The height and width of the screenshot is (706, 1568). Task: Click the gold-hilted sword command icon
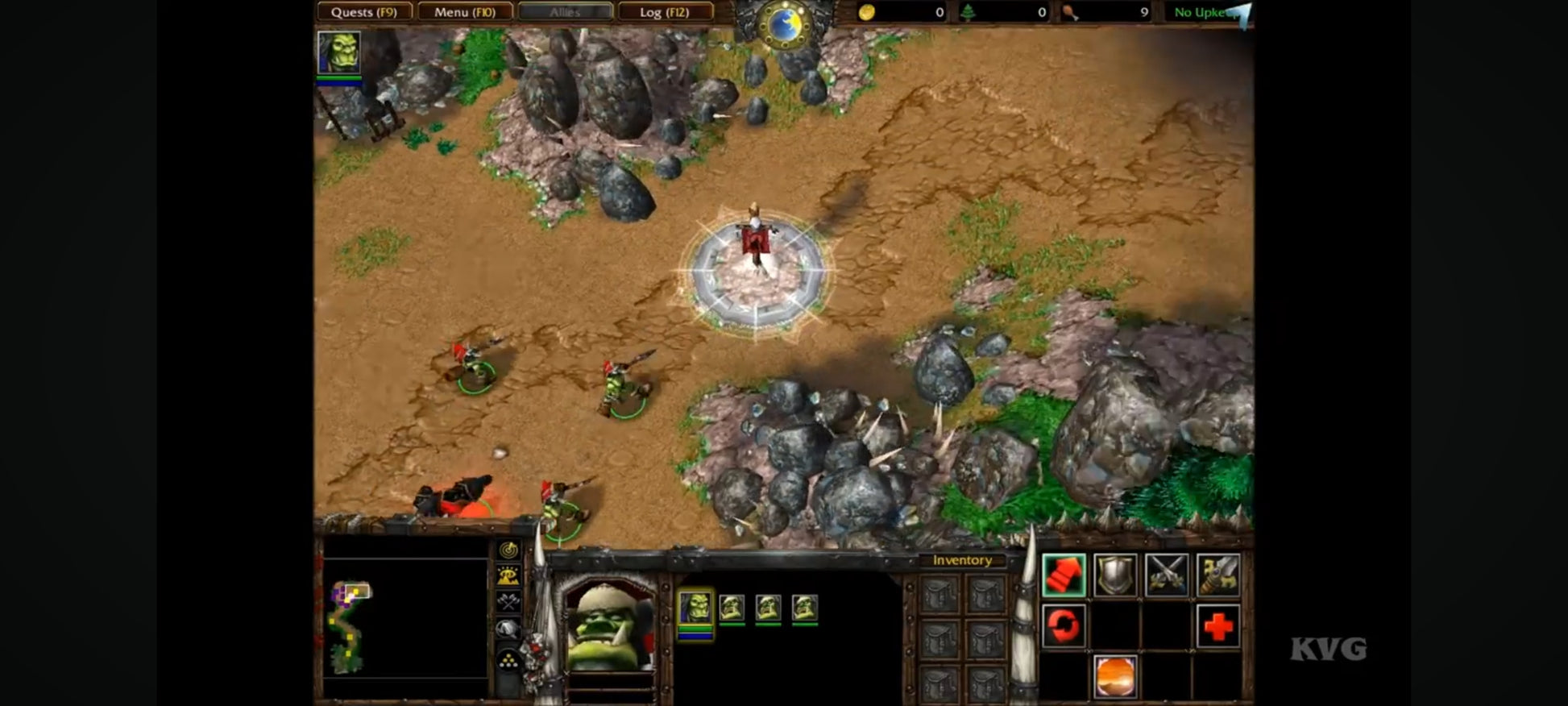click(1217, 575)
